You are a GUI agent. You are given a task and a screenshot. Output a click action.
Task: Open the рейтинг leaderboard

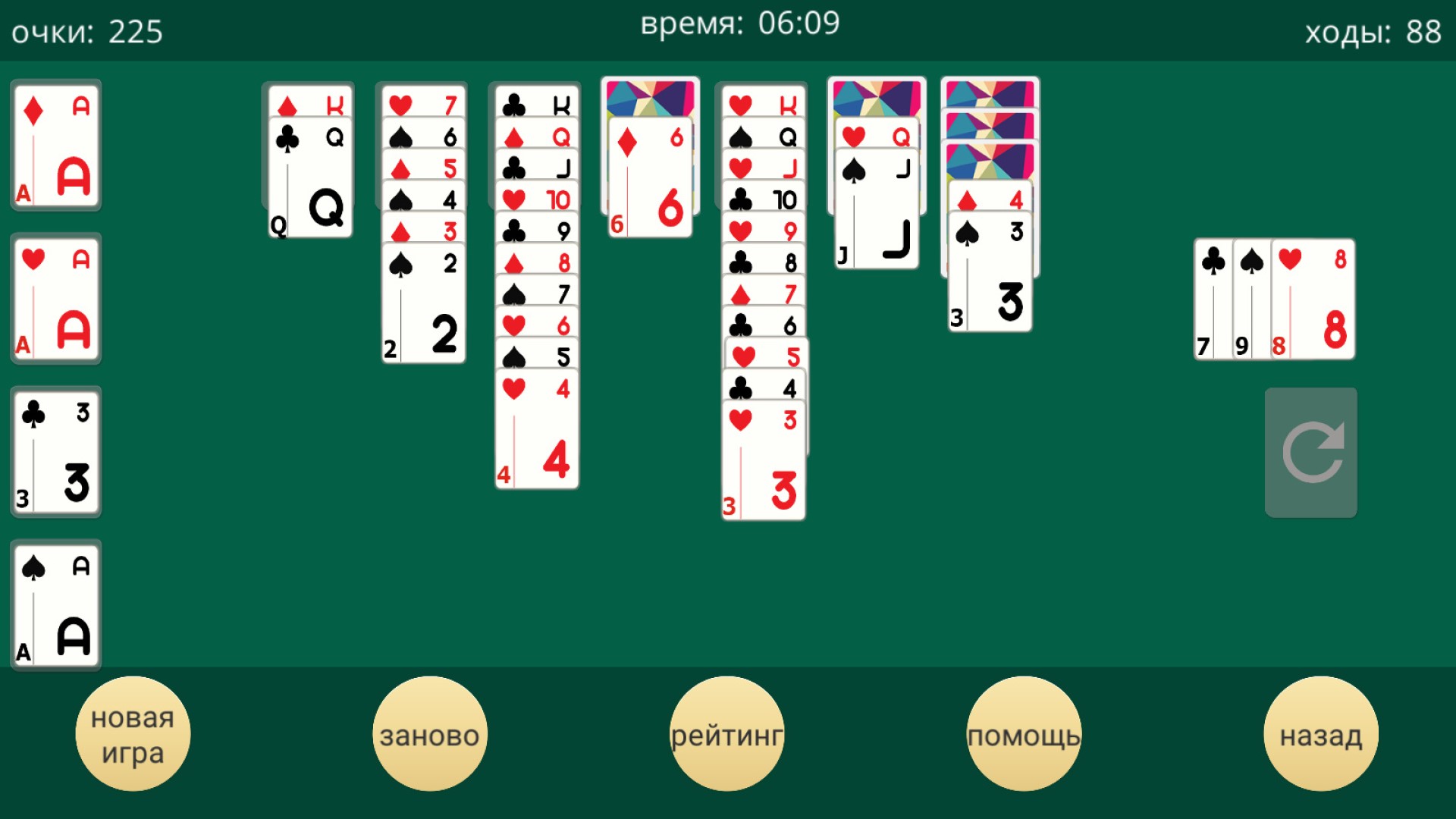(727, 732)
